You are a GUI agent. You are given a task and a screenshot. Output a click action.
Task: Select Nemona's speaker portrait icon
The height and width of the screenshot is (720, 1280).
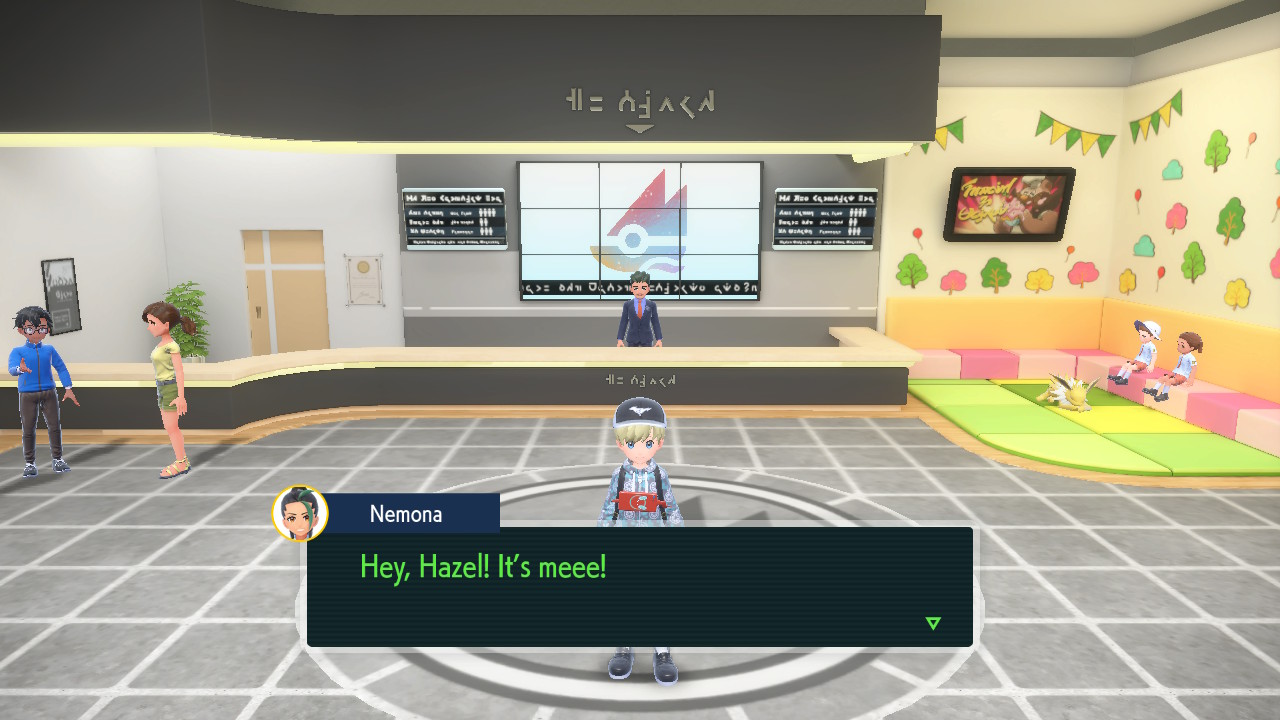tap(300, 514)
